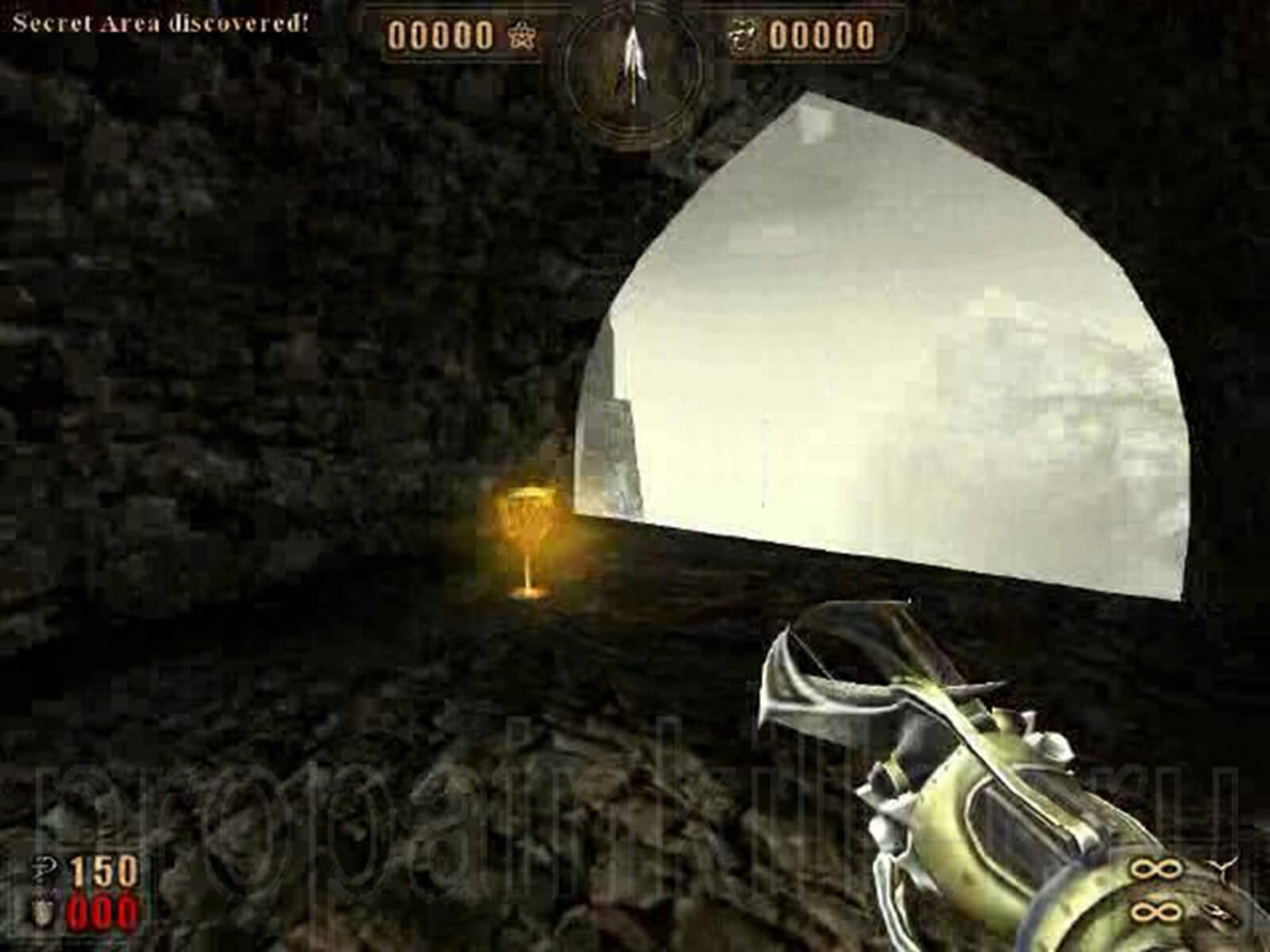Click the upper infinity ammo symbol
This screenshot has height=952, width=1270.
pos(1156,869)
